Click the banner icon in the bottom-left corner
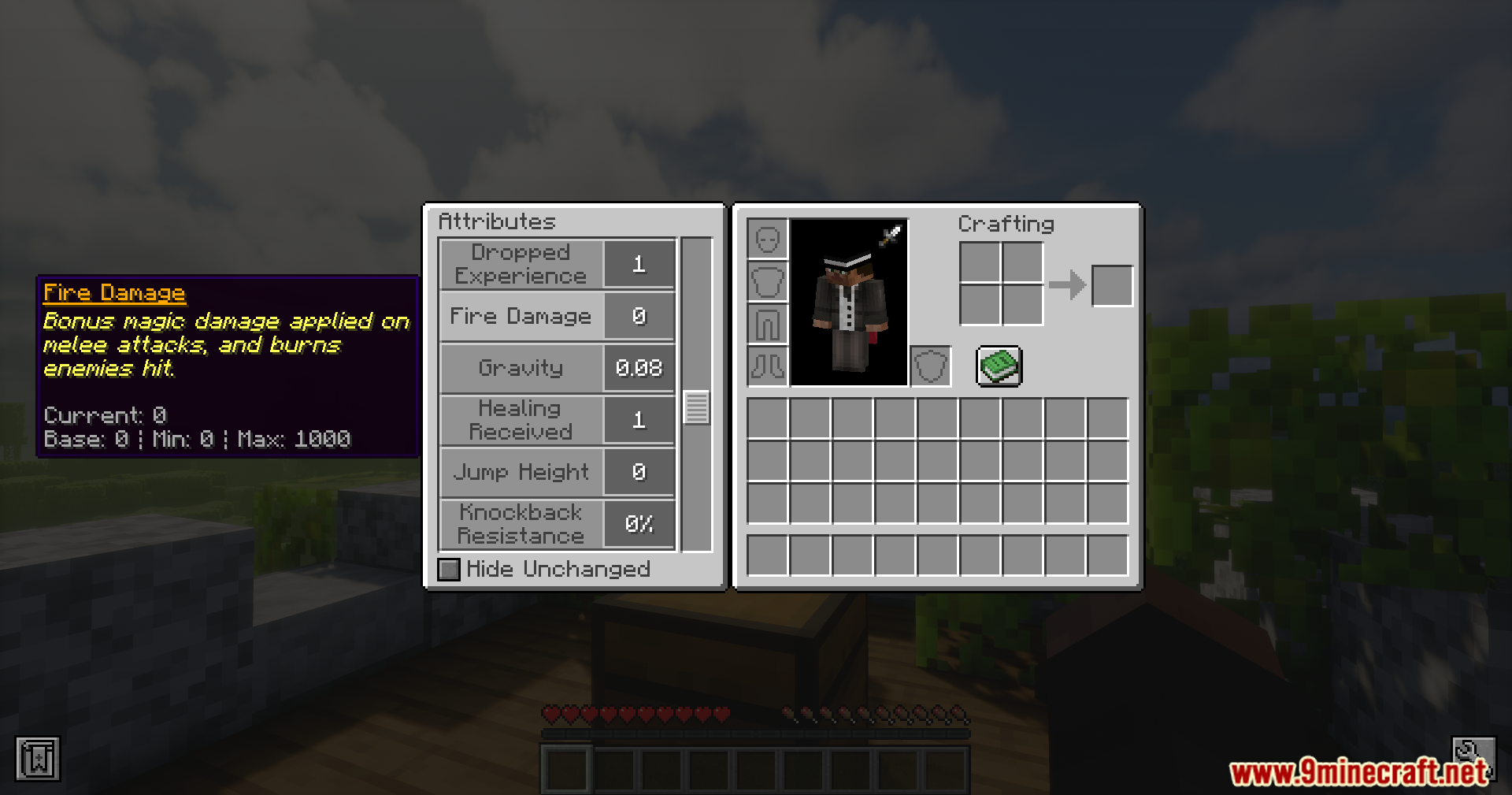The image size is (1512, 795). pos(39,759)
